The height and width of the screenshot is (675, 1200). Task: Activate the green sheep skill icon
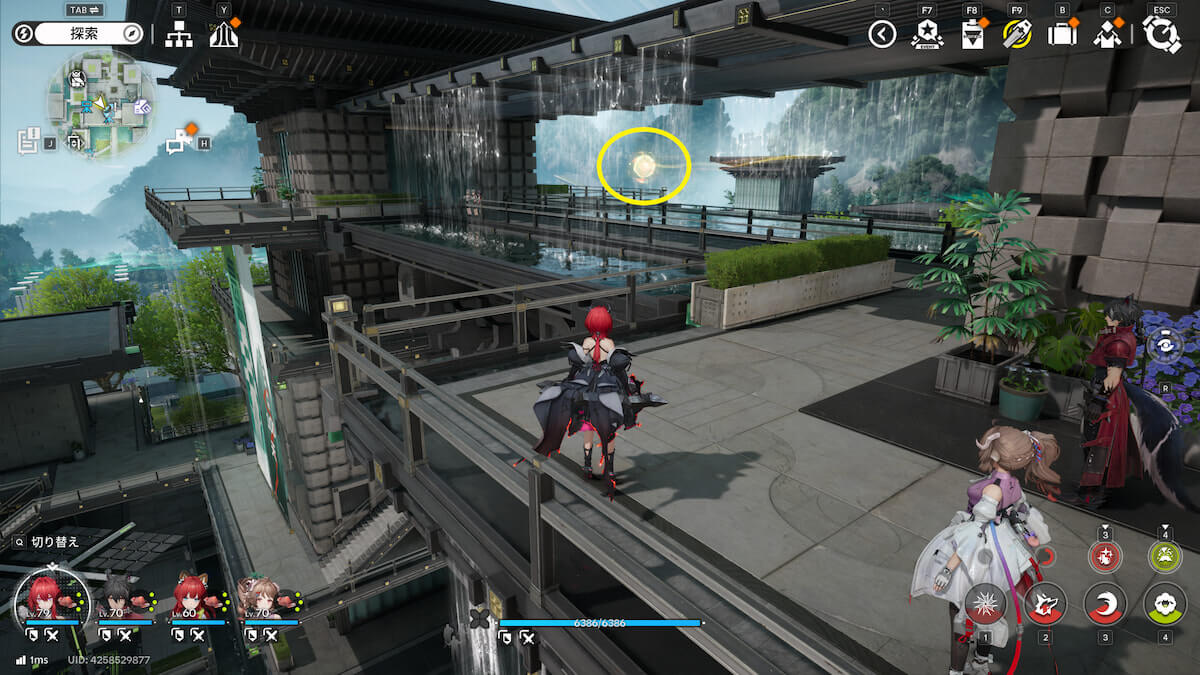point(1165,604)
